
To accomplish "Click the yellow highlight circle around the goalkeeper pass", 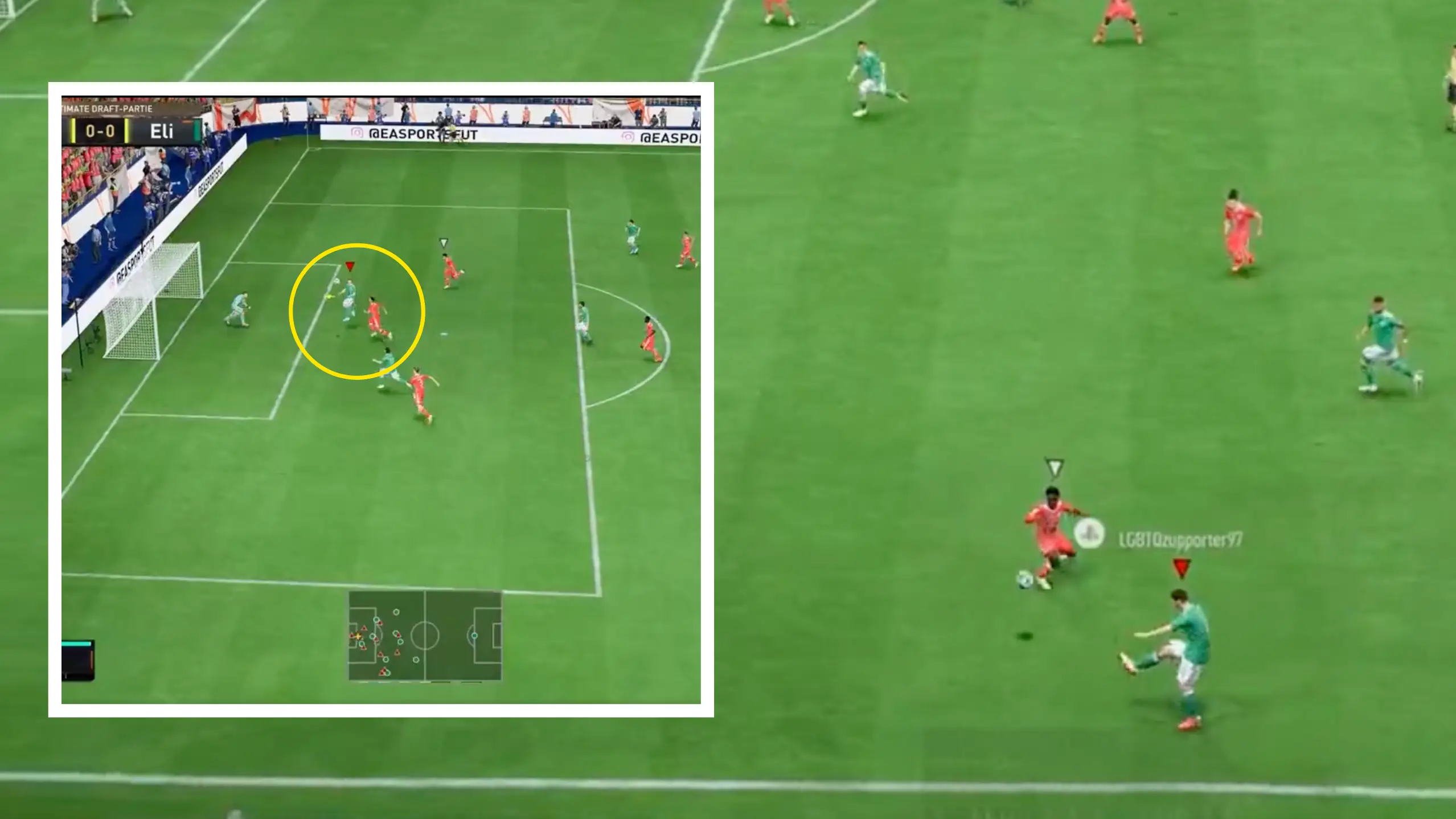I will (357, 310).
